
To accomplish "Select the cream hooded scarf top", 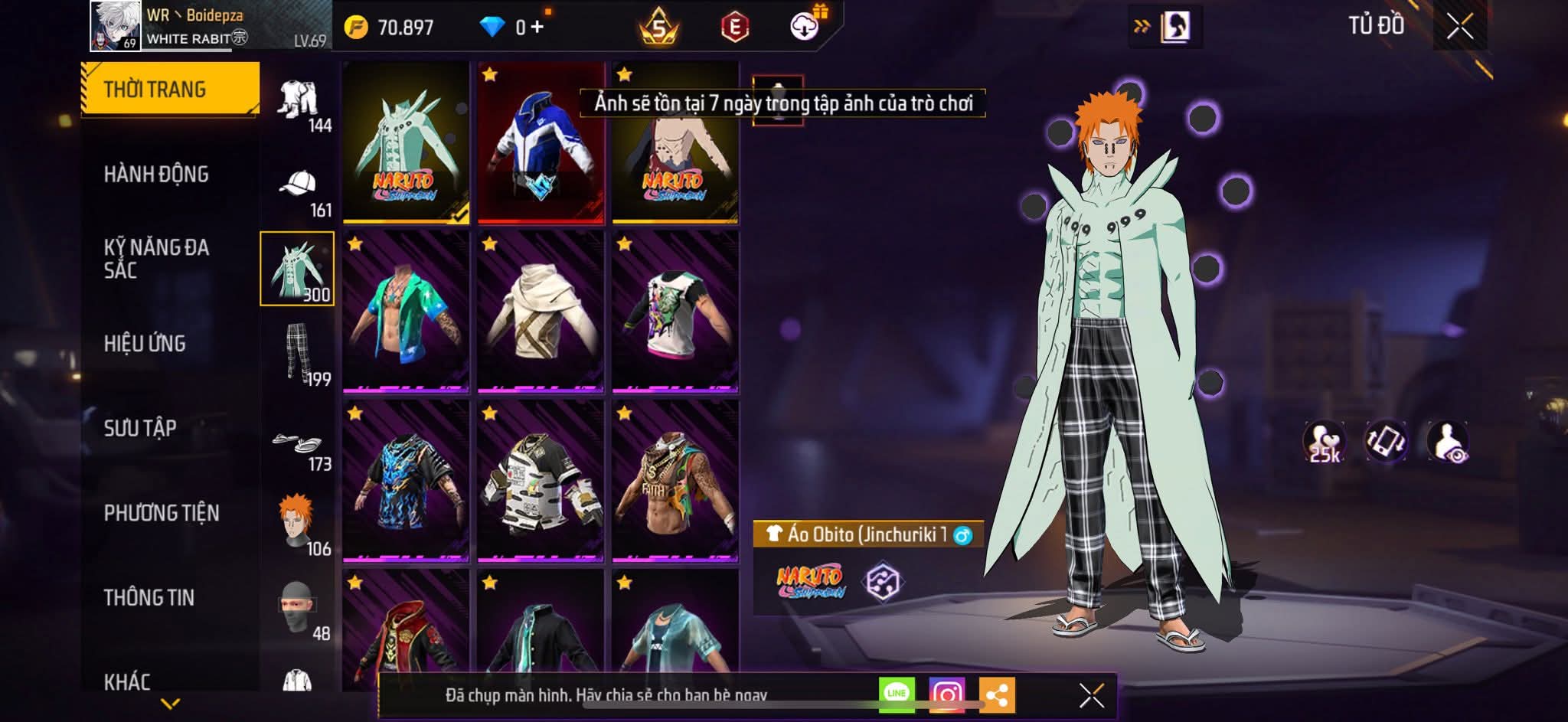I will [541, 312].
